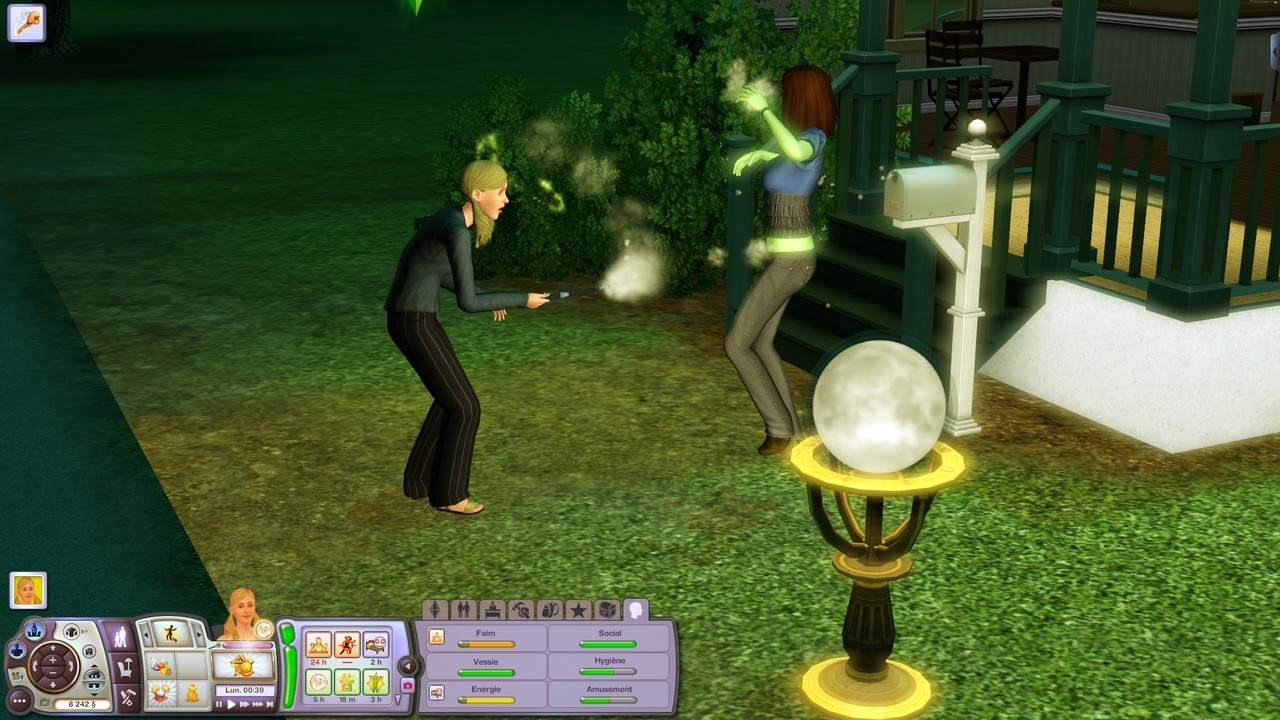Collapse the needs panel with arrow button
This screenshot has width=1280, height=720.
click(407, 665)
